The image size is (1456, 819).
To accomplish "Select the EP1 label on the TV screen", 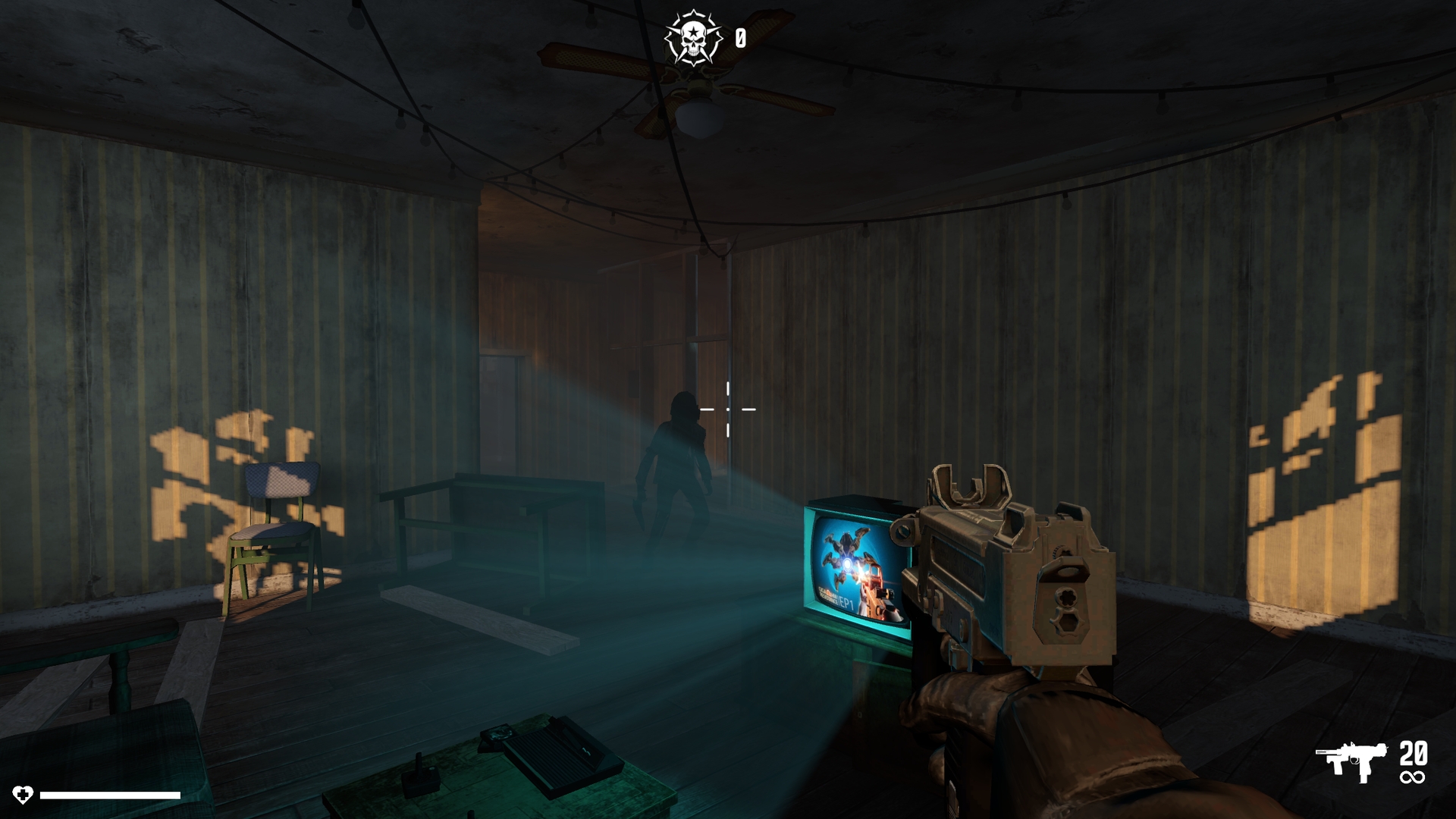I will (x=846, y=601).
